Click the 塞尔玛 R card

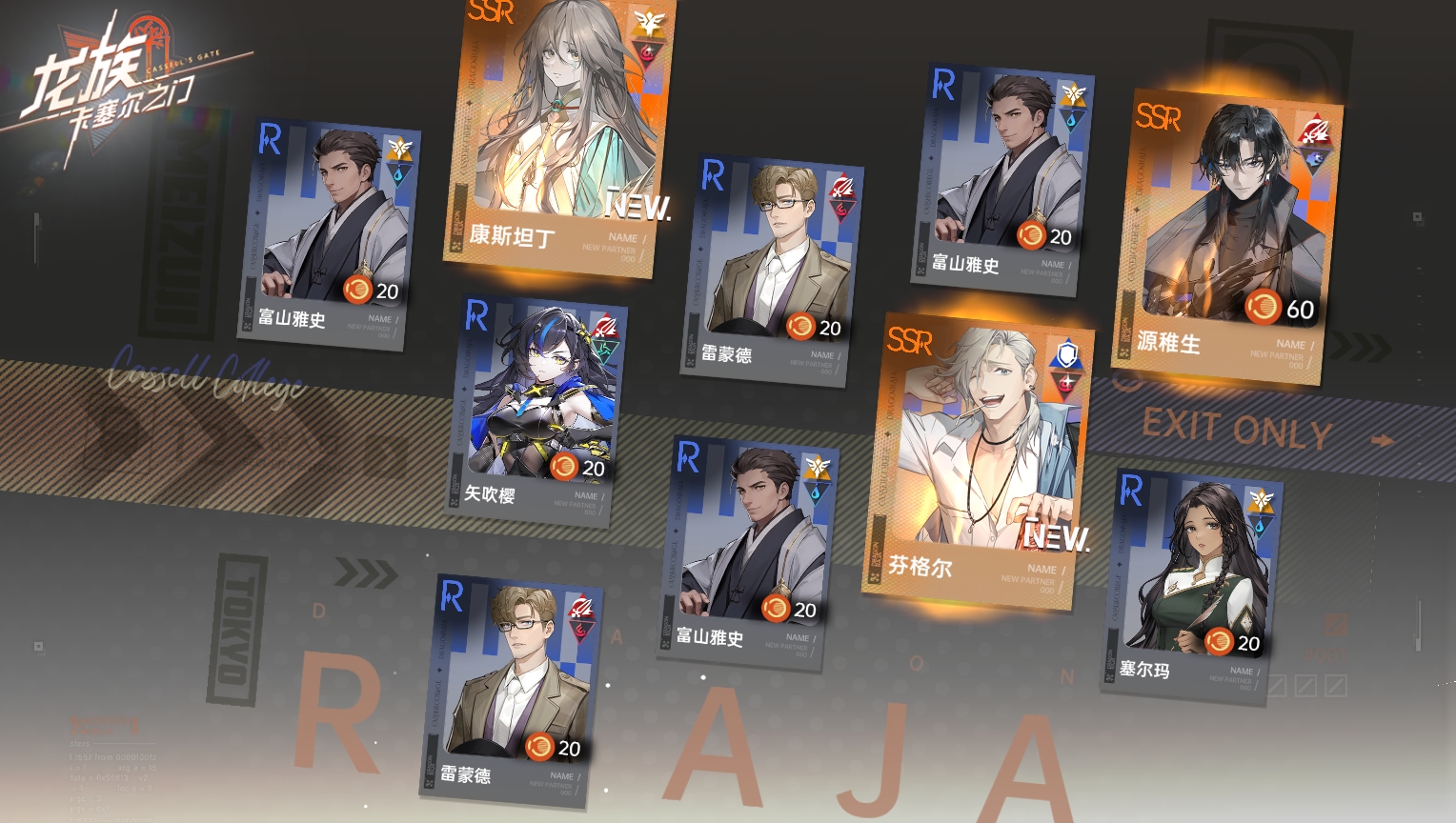point(1191,586)
